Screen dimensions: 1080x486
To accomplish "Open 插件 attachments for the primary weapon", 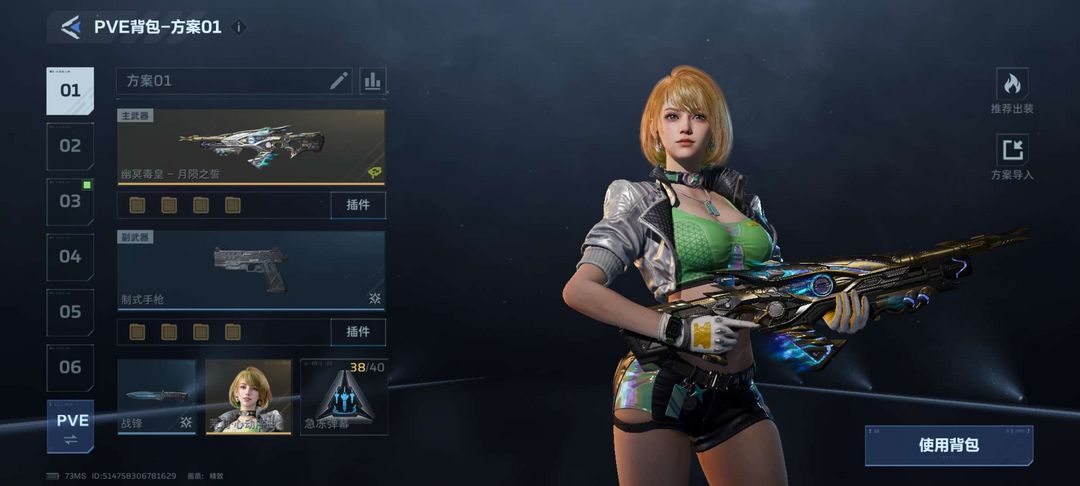I will pos(357,205).
